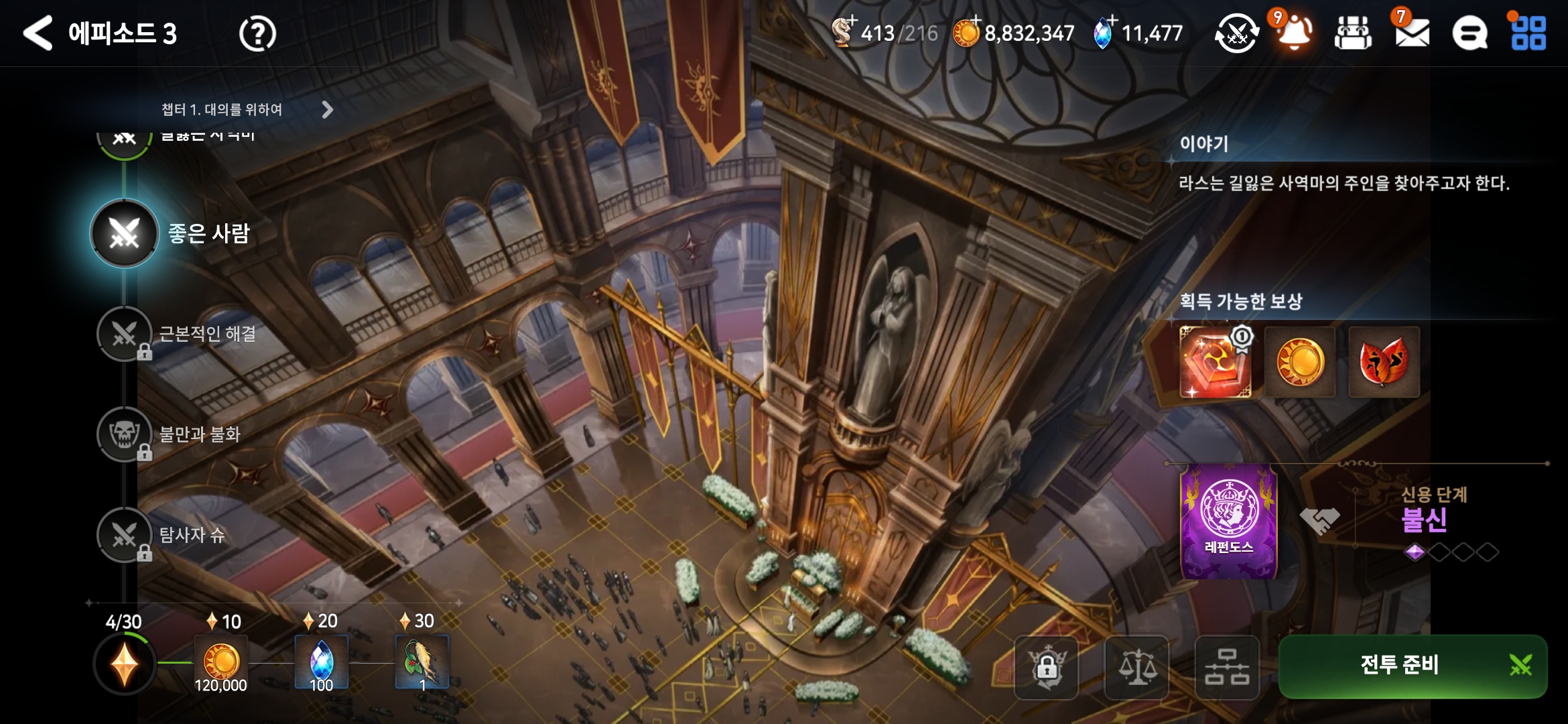View the red rune reward item
This screenshot has height=724, width=1568.
click(1215, 363)
